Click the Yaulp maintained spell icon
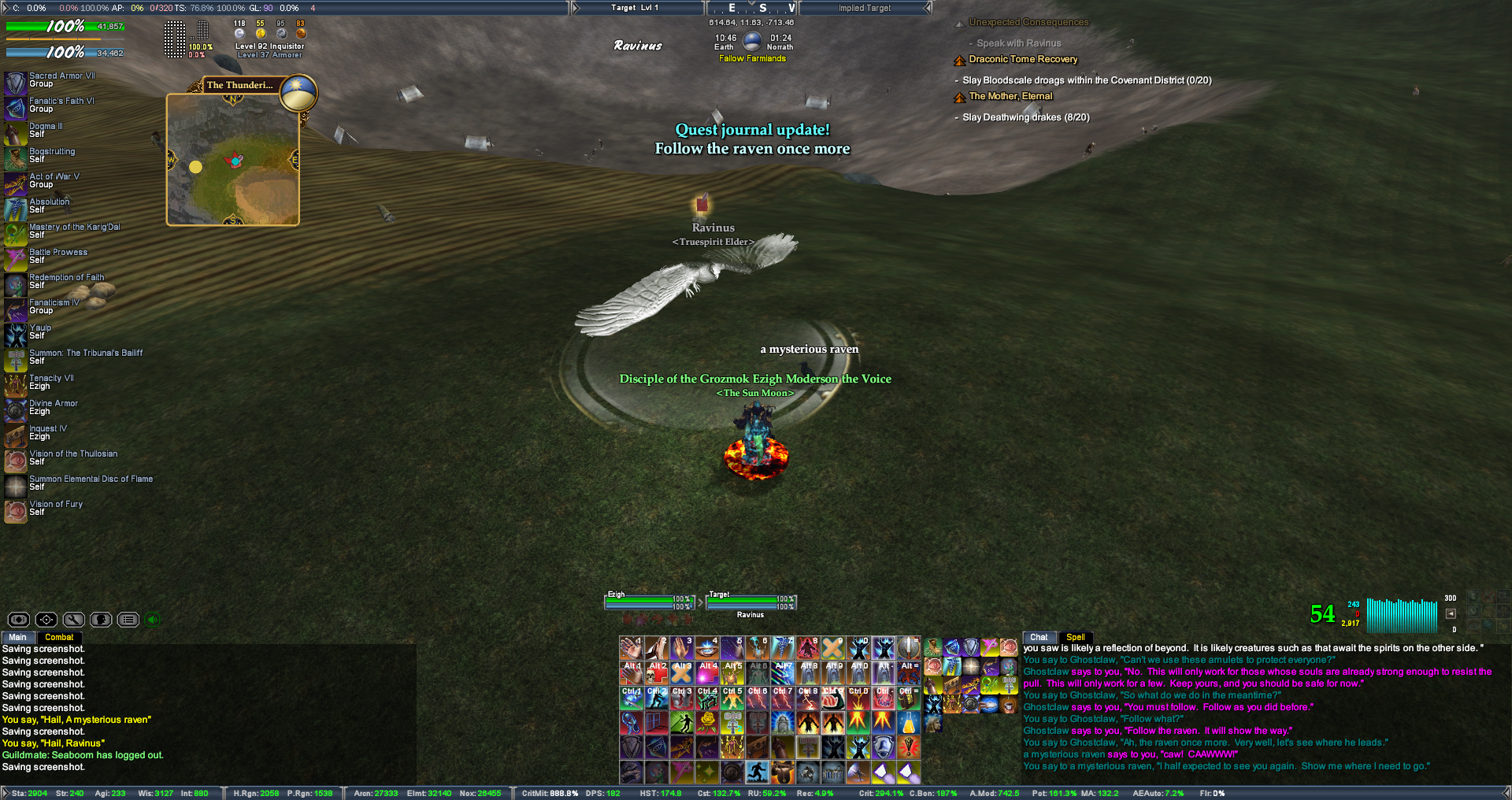The width and height of the screenshot is (1512, 800). tap(16, 335)
